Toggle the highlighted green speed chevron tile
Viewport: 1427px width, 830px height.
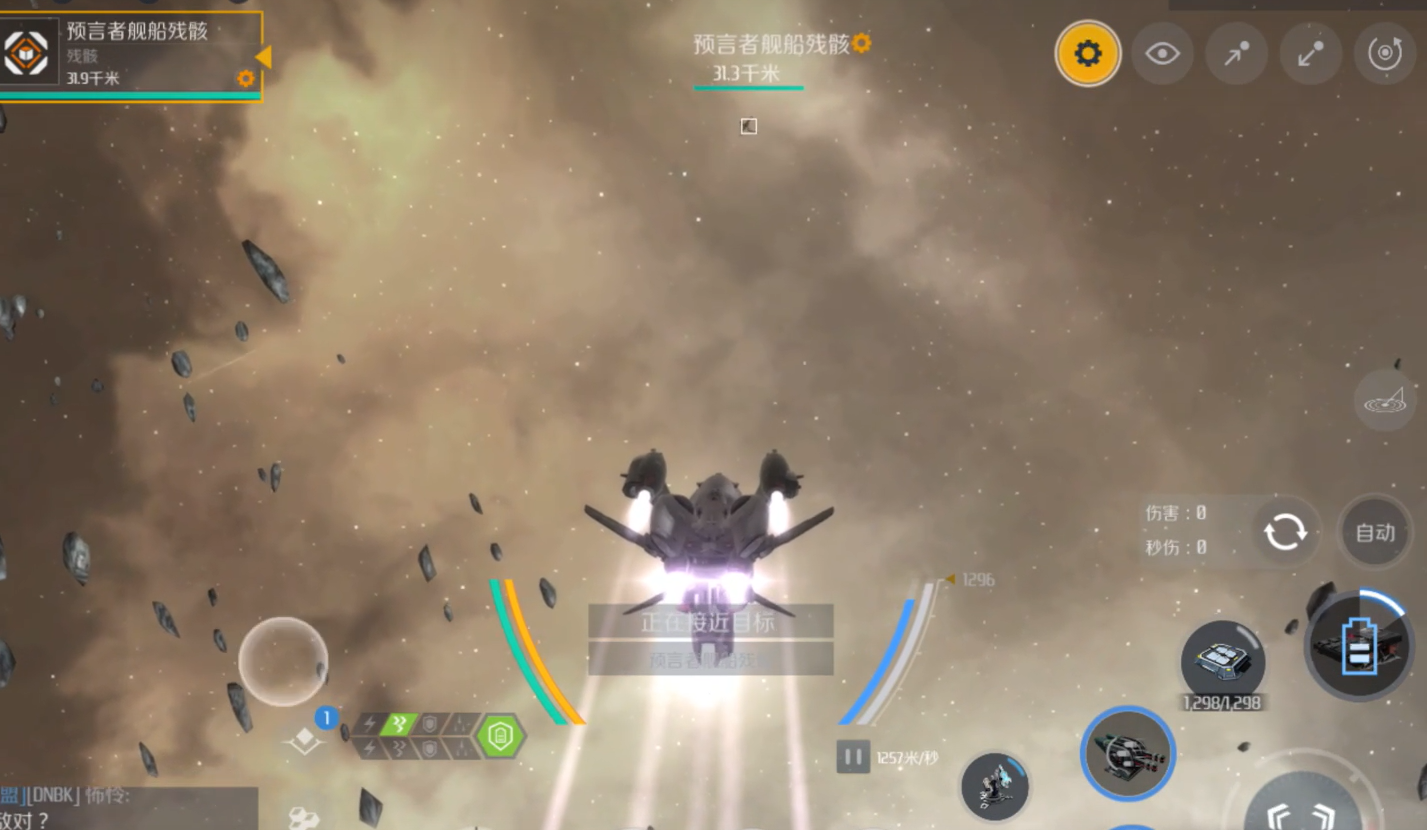(398, 724)
